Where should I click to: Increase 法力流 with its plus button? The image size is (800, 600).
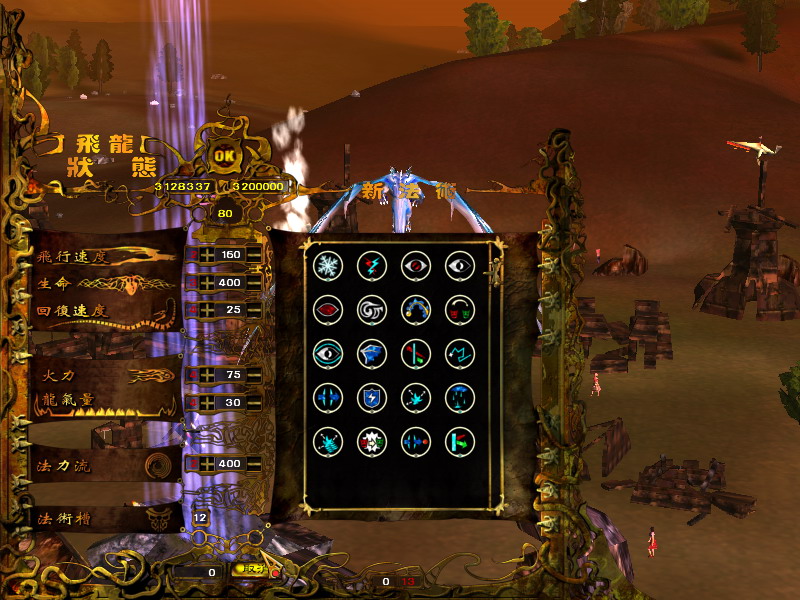point(207,464)
